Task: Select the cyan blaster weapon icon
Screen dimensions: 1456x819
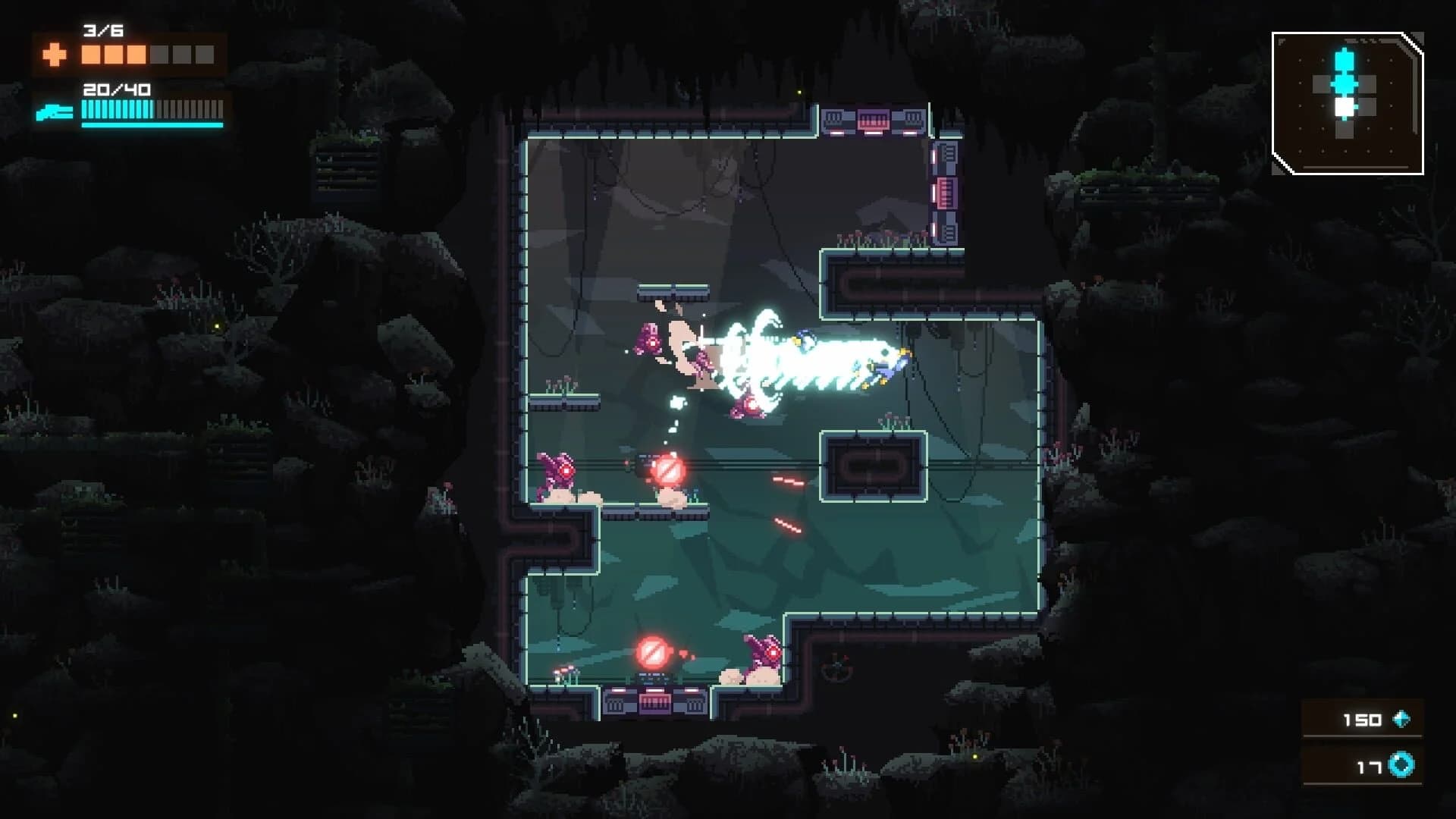Action: [54, 111]
